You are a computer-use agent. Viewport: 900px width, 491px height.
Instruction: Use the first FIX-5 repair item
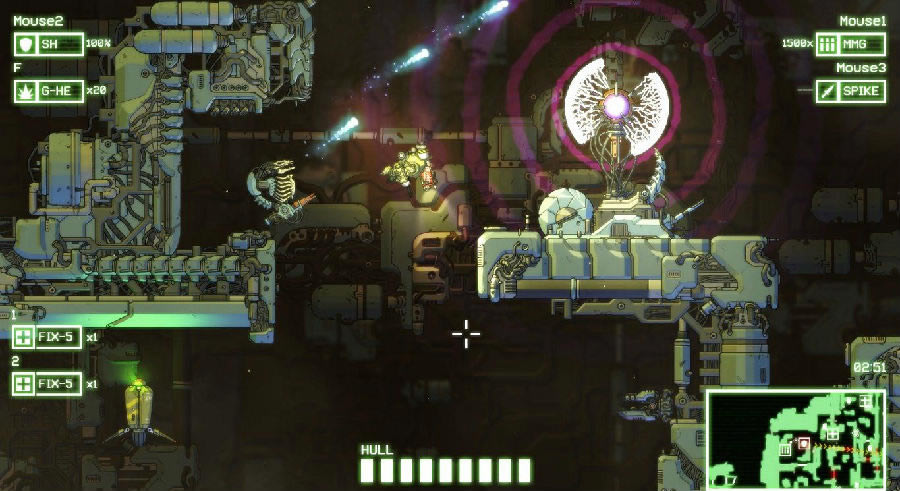[47, 338]
